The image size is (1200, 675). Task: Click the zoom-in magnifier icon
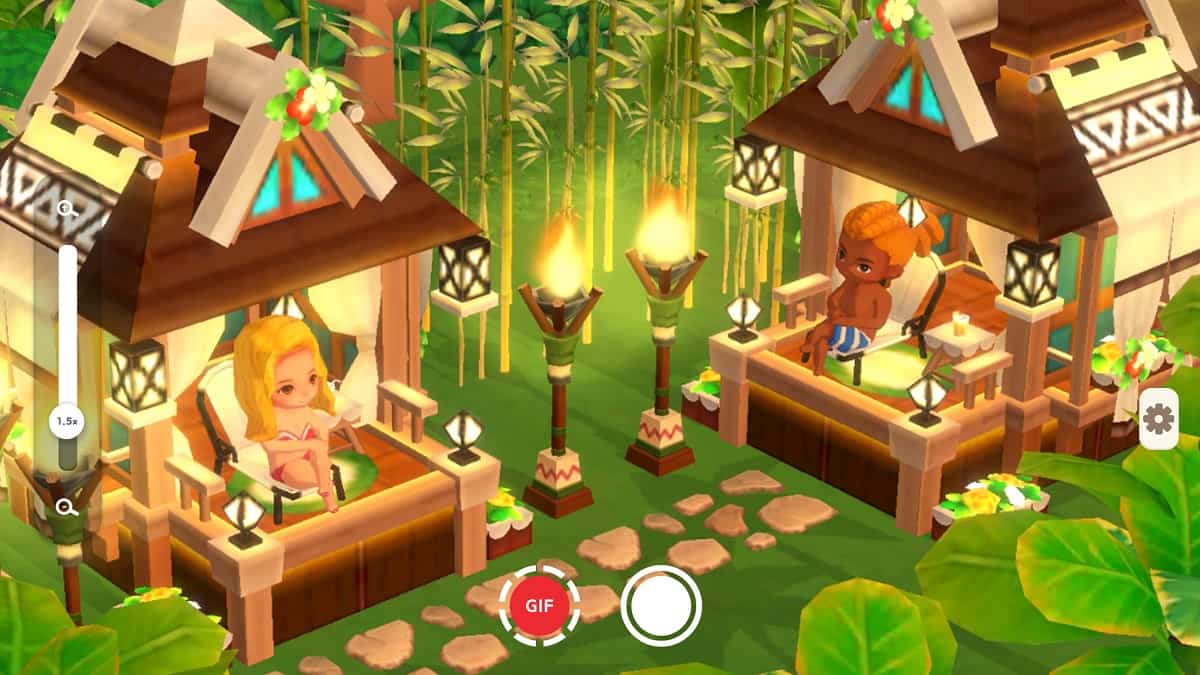point(68,209)
